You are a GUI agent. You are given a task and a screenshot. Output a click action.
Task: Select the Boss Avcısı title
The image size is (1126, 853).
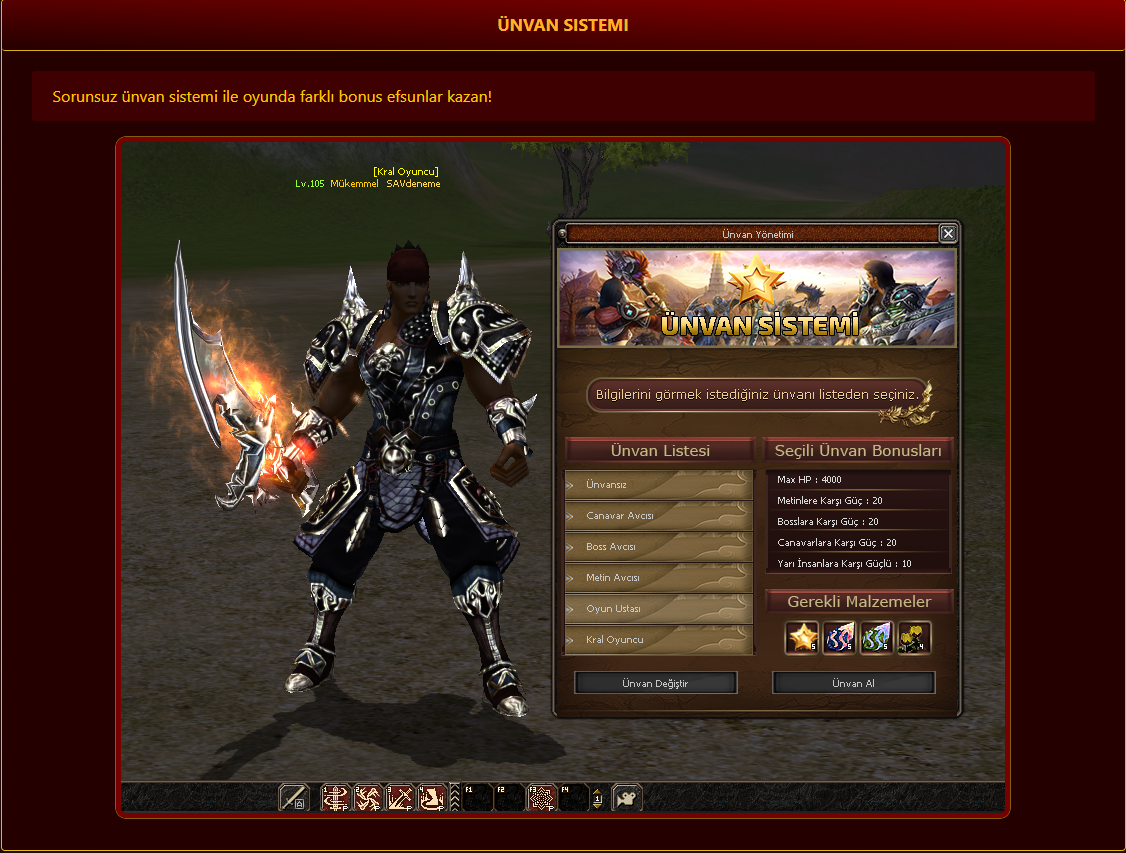click(658, 547)
